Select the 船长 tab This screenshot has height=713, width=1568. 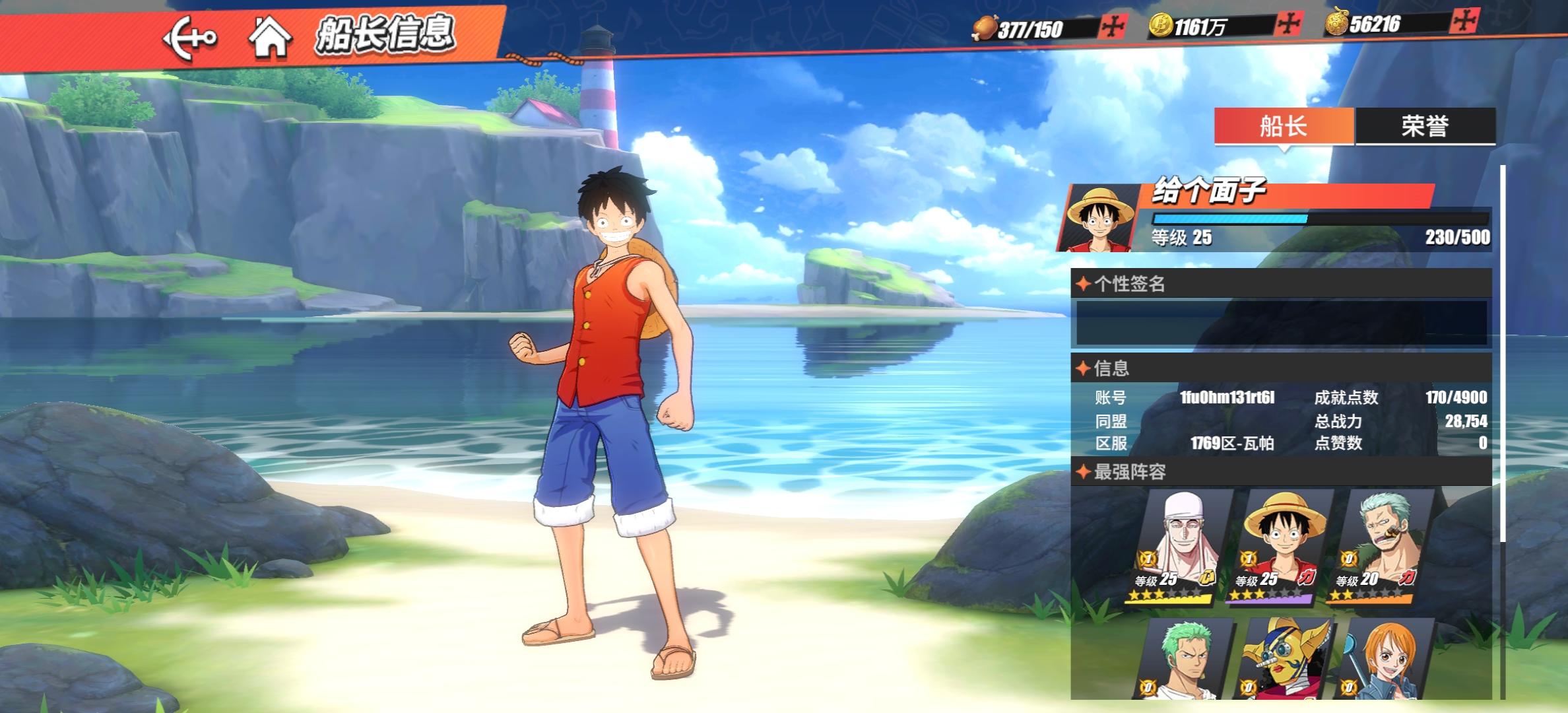pos(1284,125)
